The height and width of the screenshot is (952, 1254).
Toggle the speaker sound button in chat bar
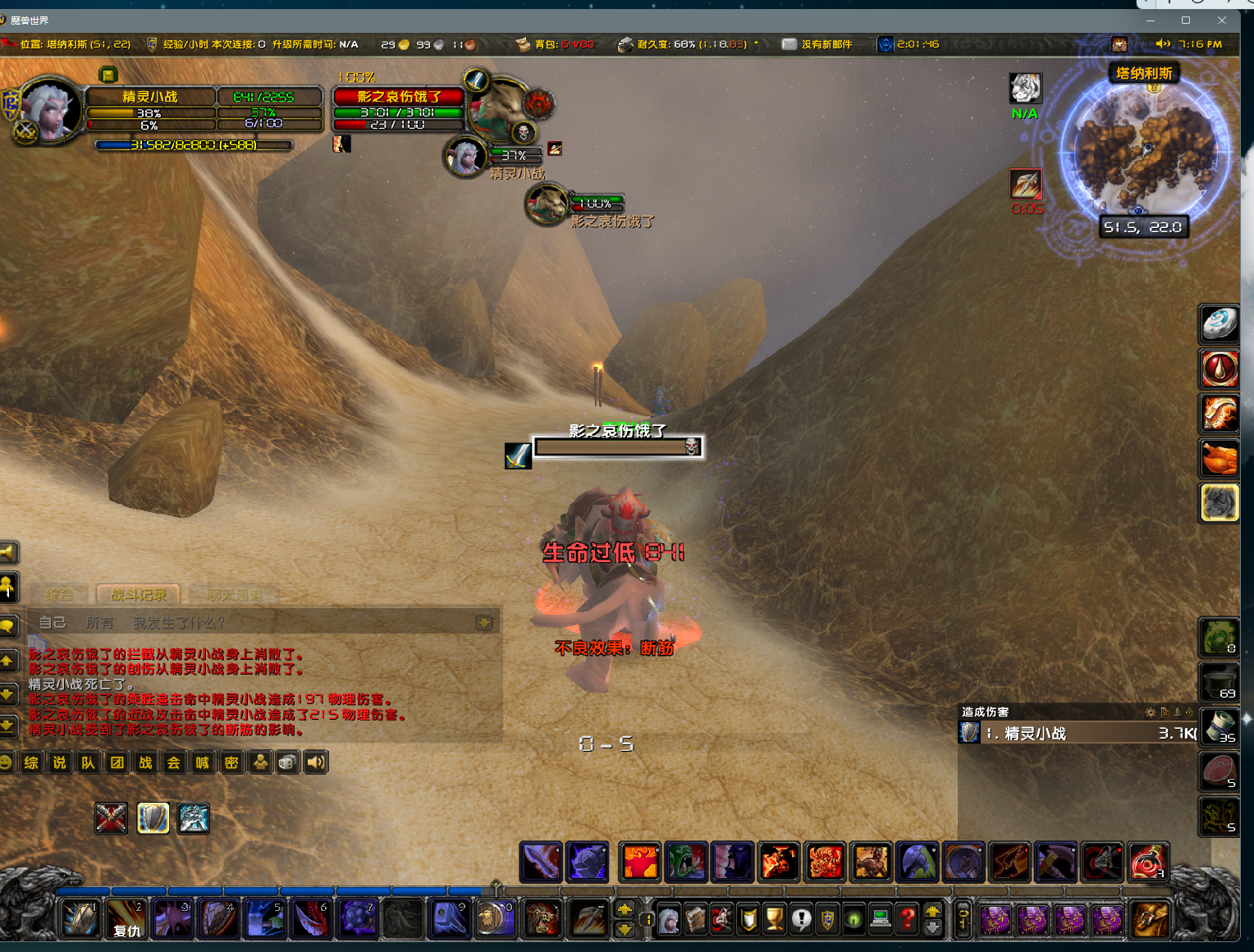point(316,762)
